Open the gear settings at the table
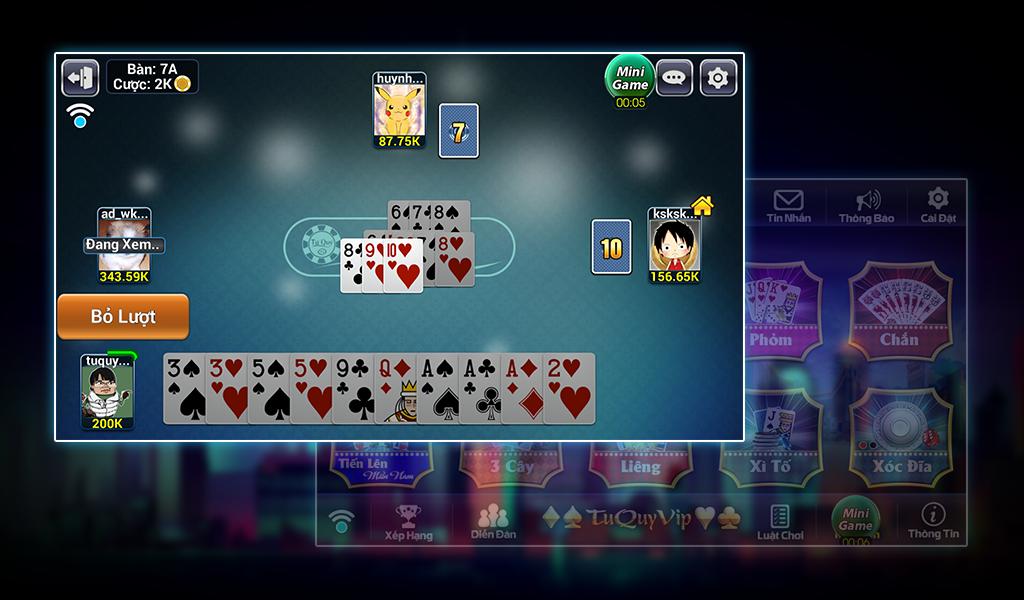Screen dimensions: 1024x600 pos(718,77)
